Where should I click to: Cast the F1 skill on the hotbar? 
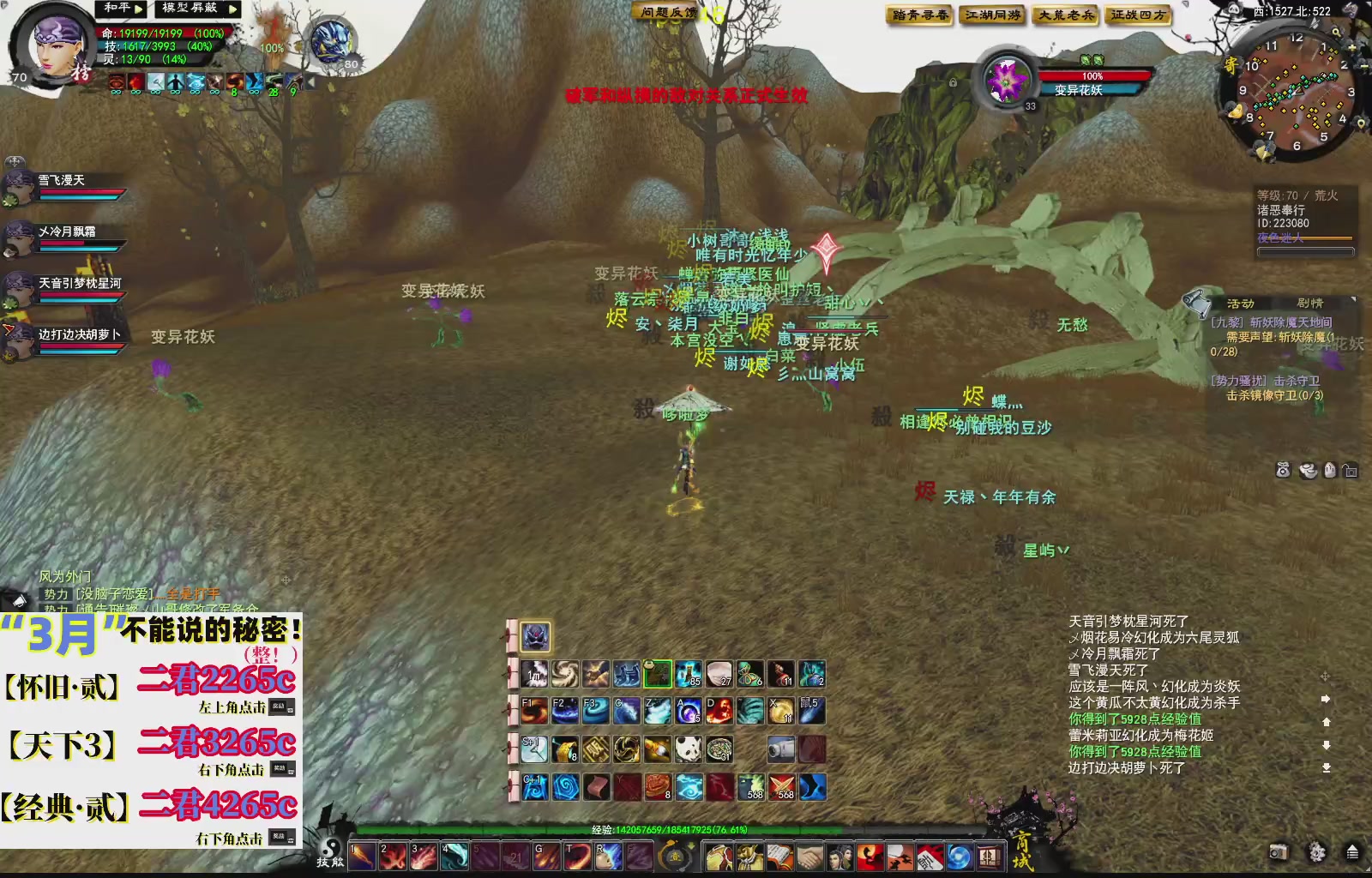pos(535,710)
